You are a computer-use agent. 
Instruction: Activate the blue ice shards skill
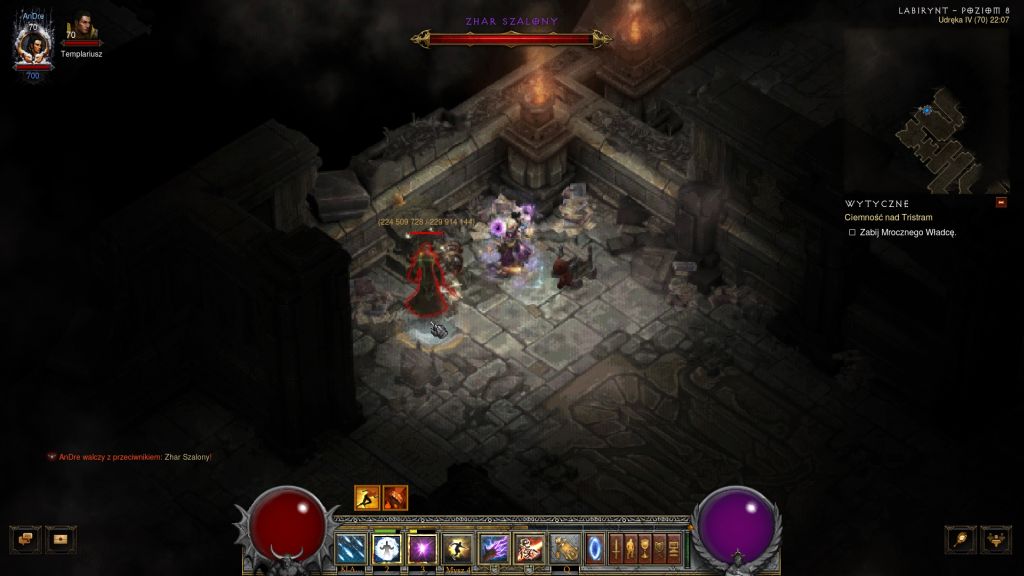click(351, 548)
